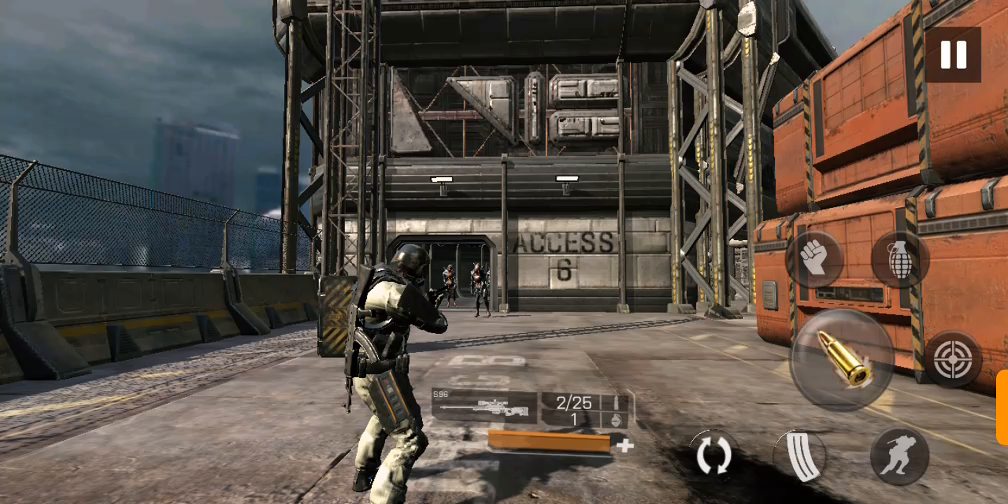Tap the orange tab on the screen edge
Image resolution: width=1008 pixels, height=504 pixels.
pos(1002,407)
